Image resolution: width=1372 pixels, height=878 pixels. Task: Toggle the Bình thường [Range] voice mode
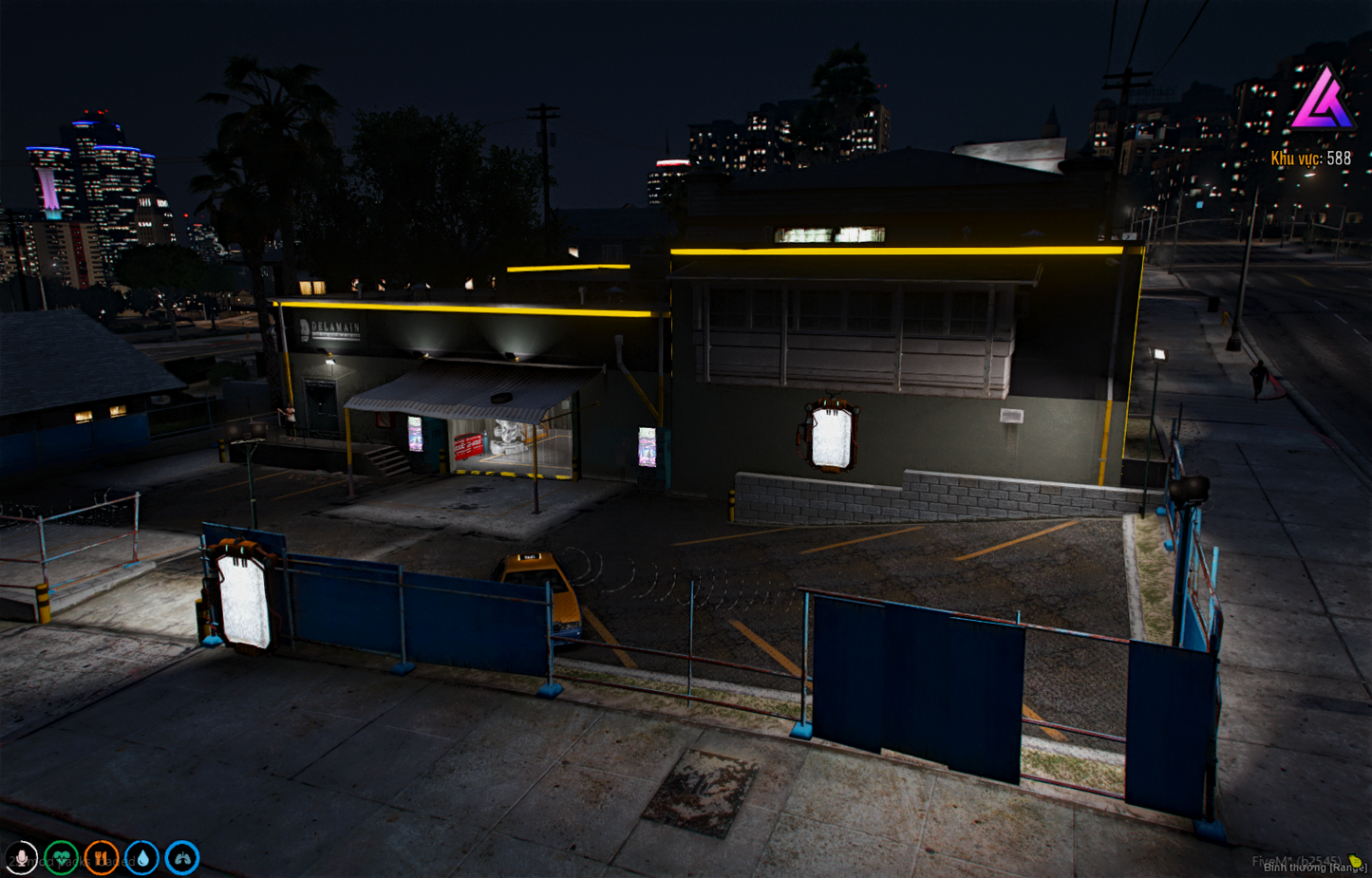coord(1313,868)
